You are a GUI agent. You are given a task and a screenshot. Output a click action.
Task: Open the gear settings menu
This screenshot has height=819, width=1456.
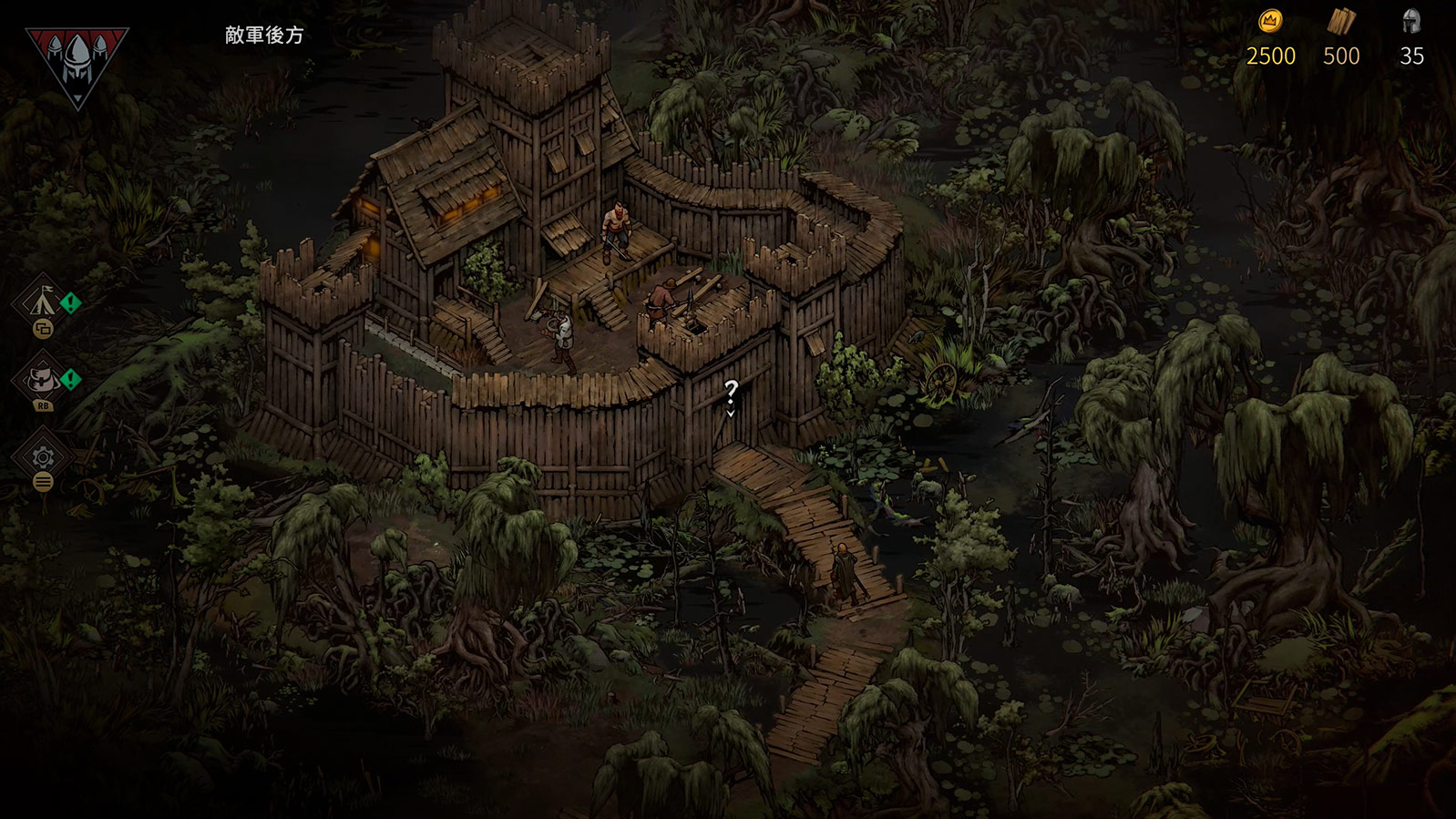43,456
